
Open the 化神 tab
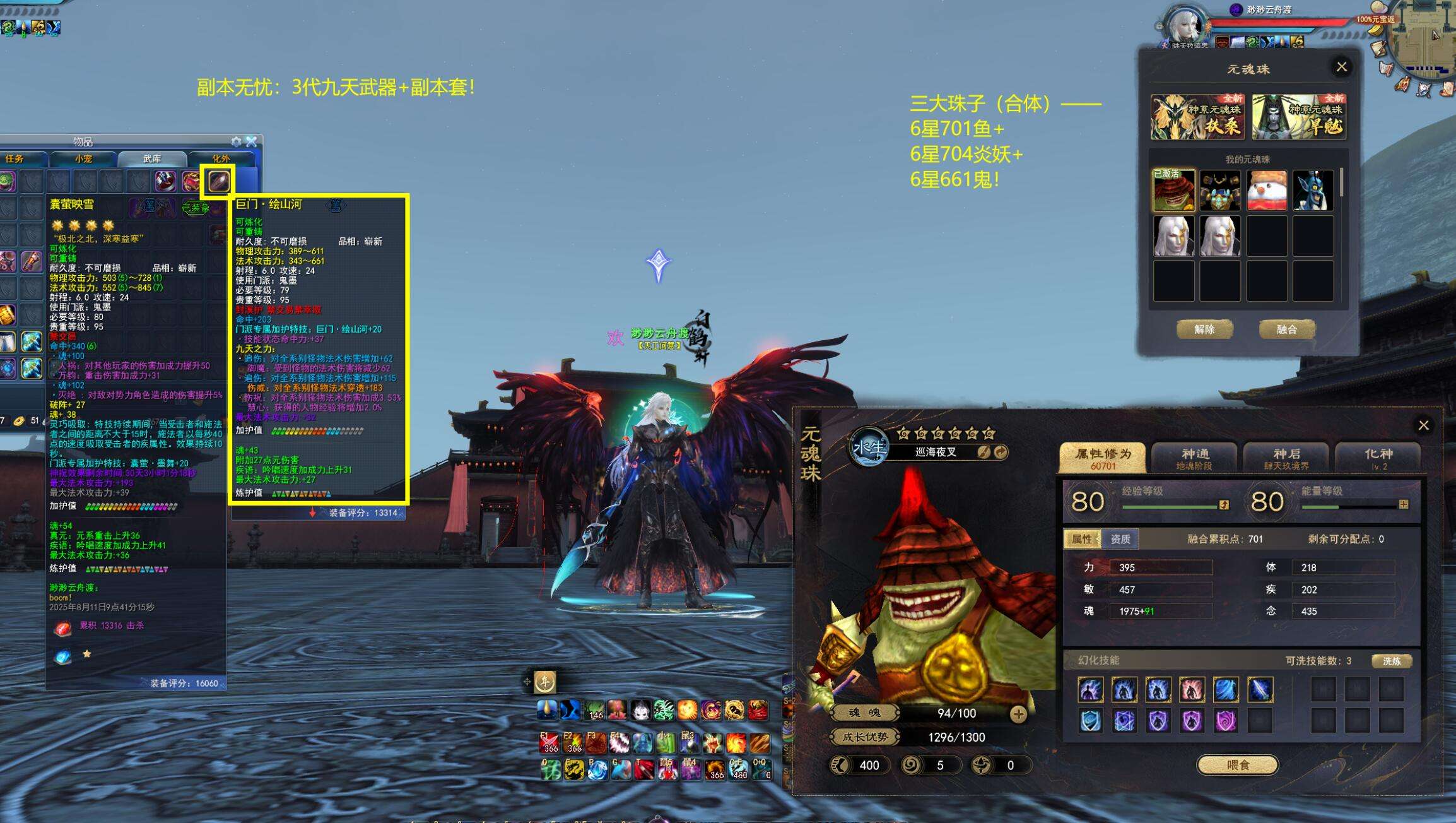(1378, 458)
